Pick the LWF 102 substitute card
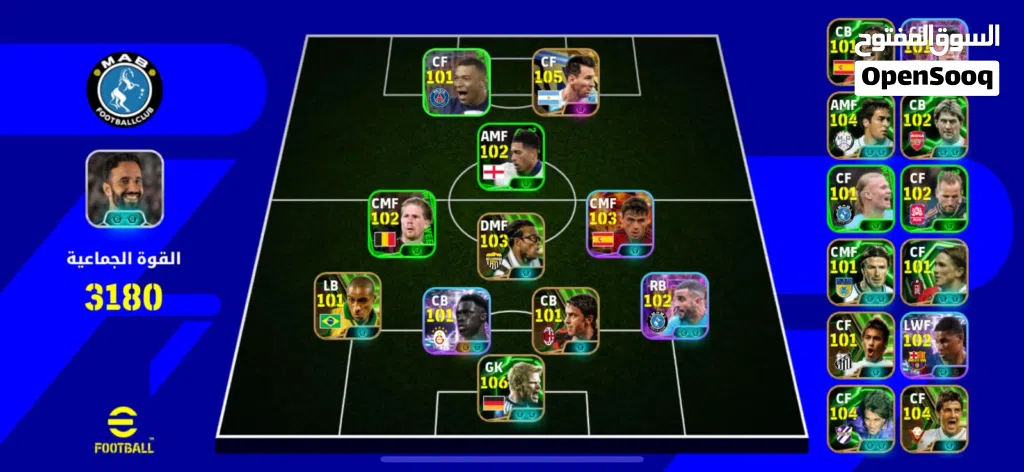Viewport: 1024px width, 472px height. [934, 345]
